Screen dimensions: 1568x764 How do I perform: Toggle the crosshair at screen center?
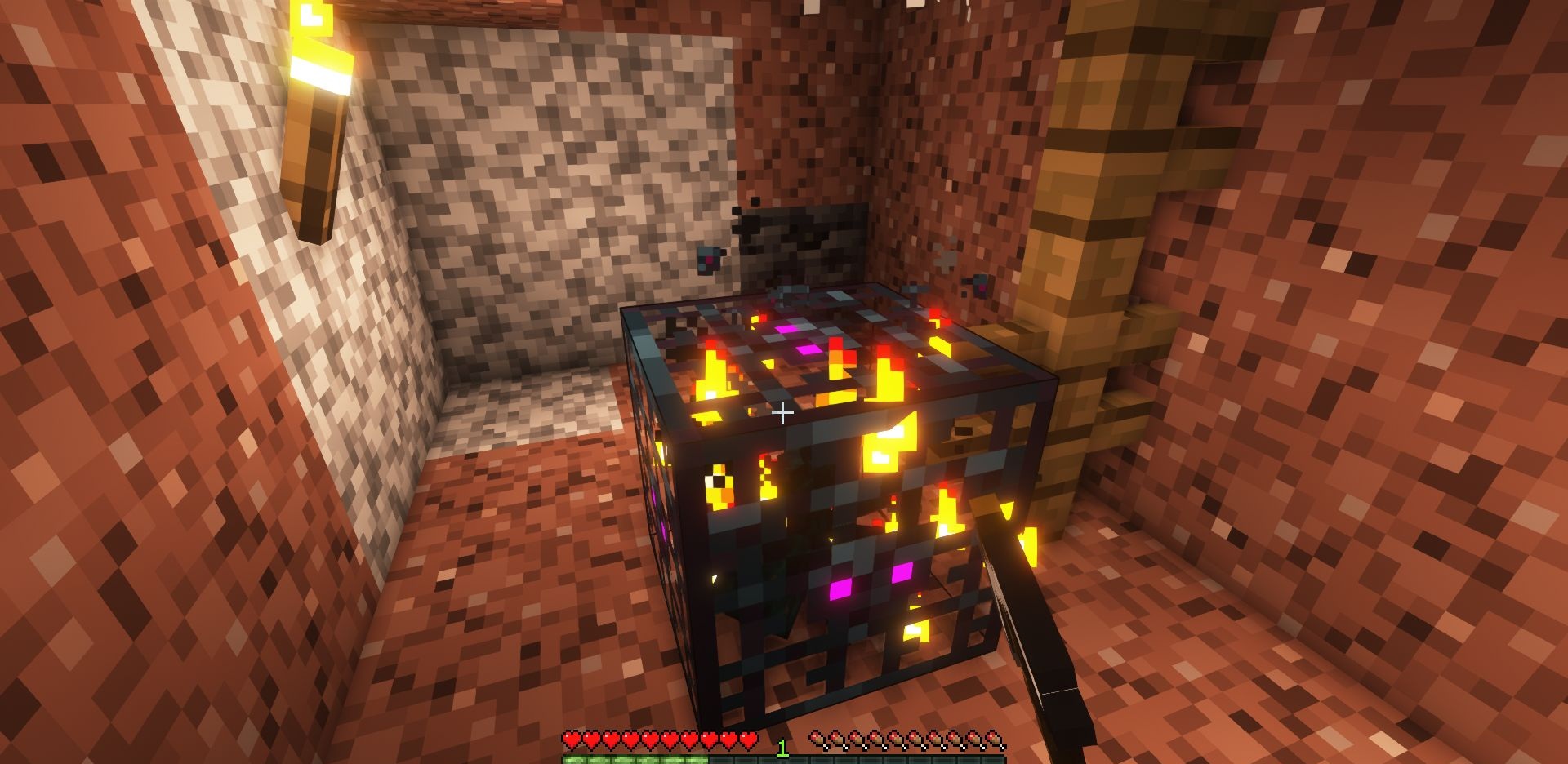784,412
